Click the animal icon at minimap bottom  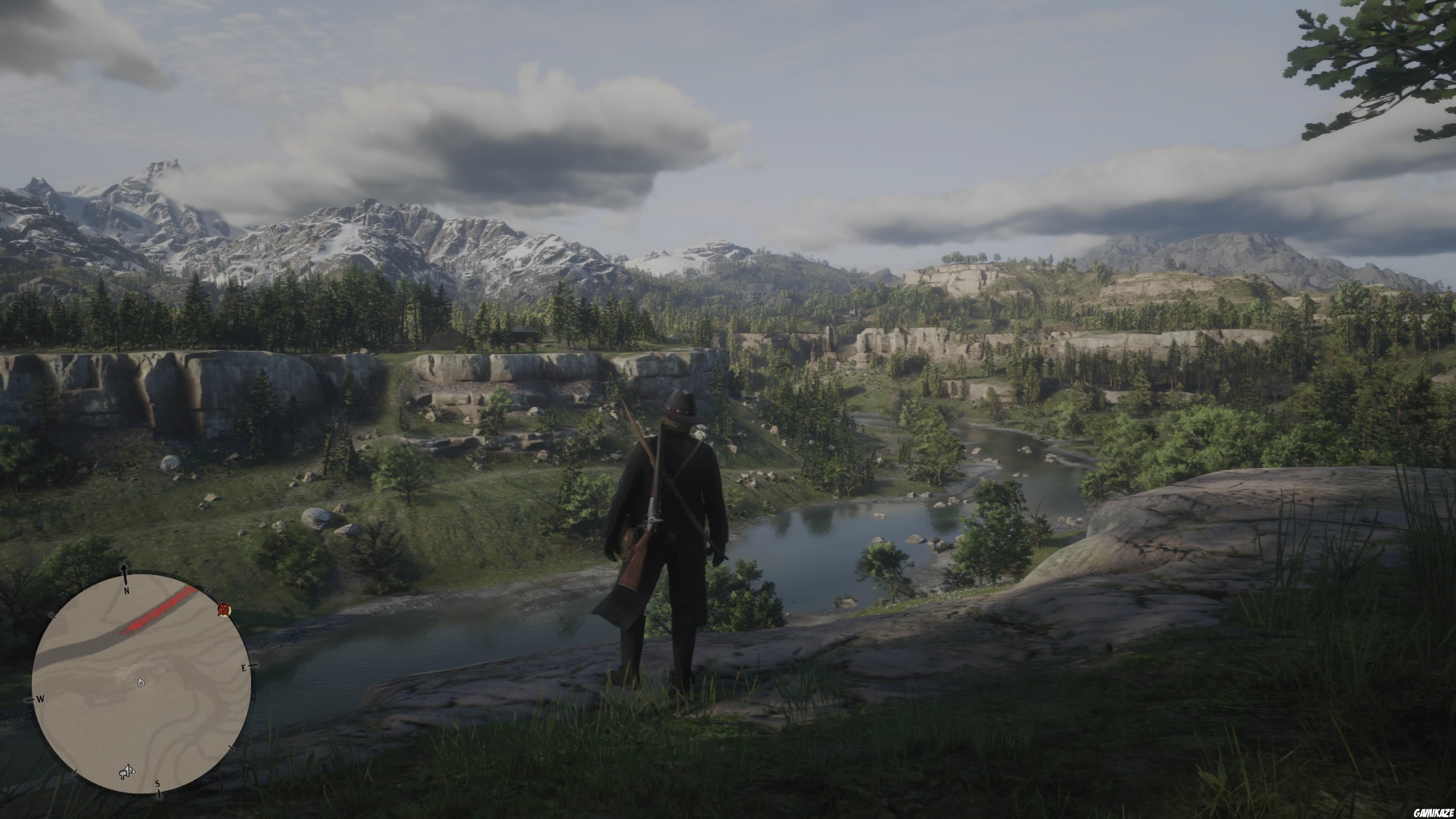point(127,772)
